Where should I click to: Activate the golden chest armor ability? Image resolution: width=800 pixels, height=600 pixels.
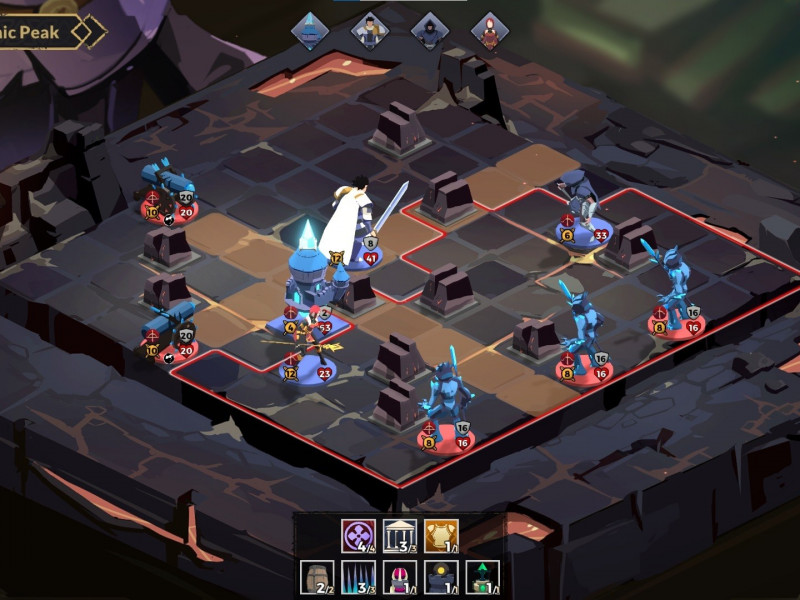[441, 536]
